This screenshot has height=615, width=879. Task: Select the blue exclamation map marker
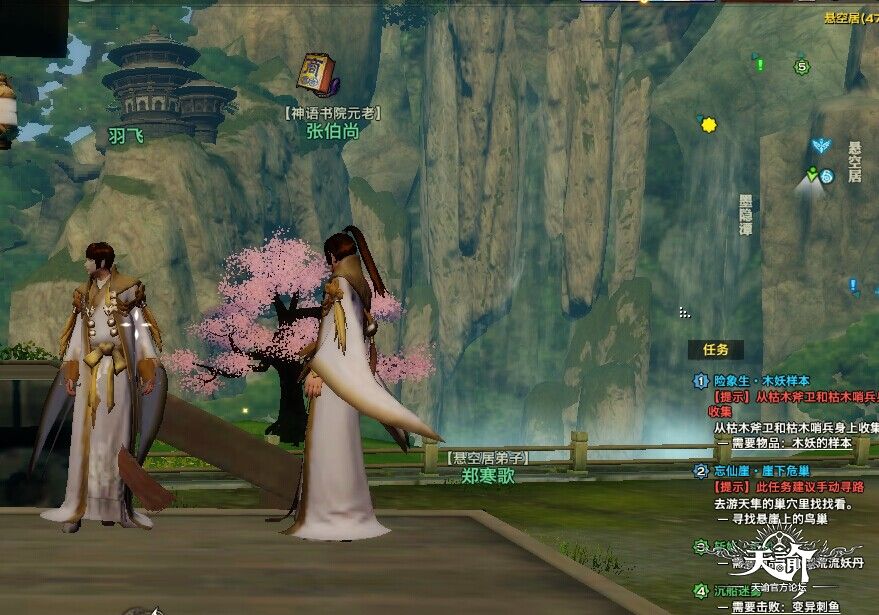point(853,286)
